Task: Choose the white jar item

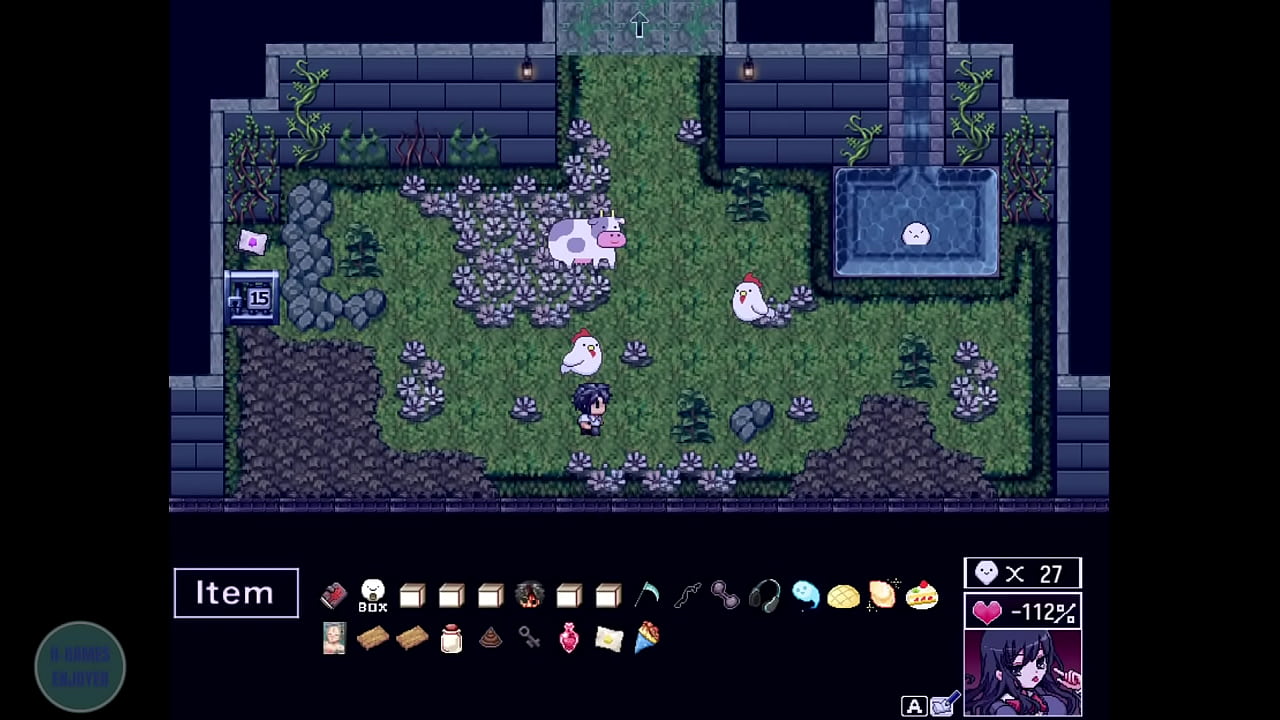Action: pyautogui.click(x=452, y=639)
